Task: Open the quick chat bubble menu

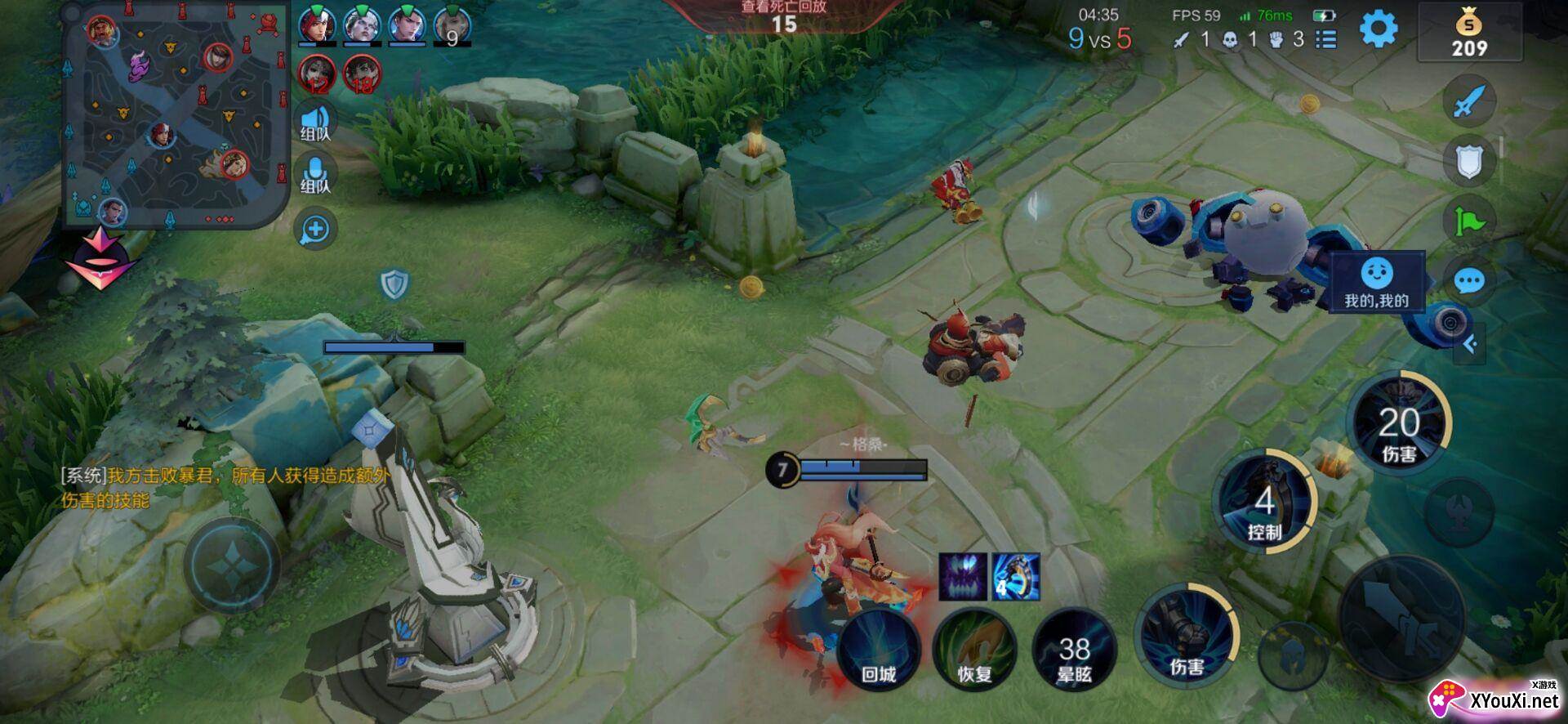Action: click(x=1468, y=282)
